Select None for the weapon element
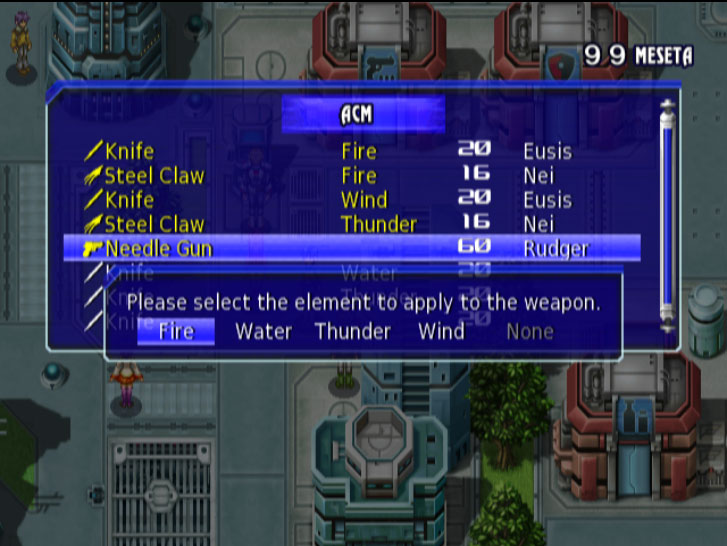 pos(529,331)
